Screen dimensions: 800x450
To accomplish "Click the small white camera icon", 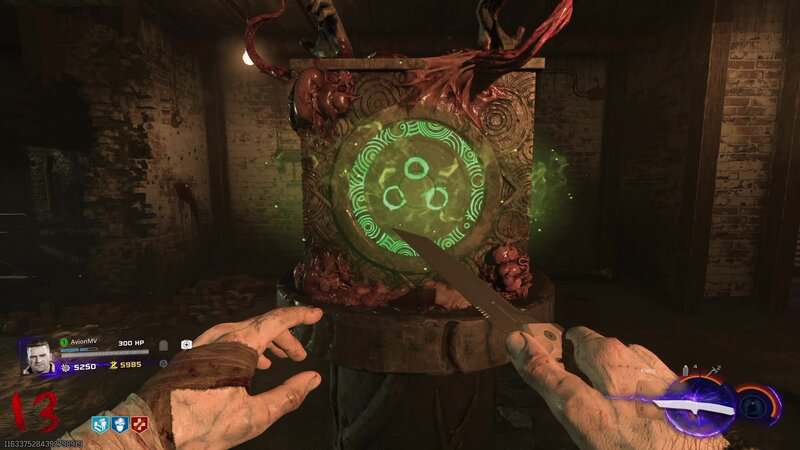I will pyautogui.click(x=186, y=344).
